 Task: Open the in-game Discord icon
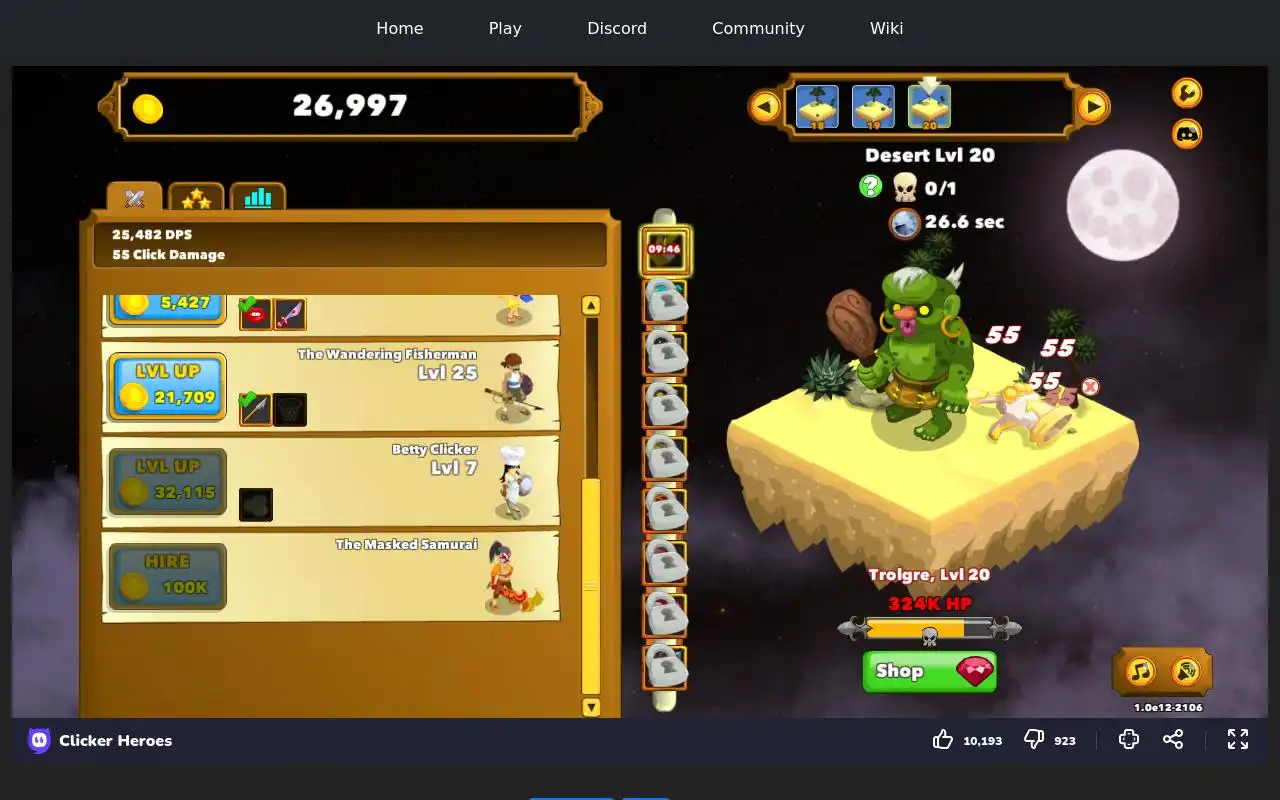point(1187,133)
